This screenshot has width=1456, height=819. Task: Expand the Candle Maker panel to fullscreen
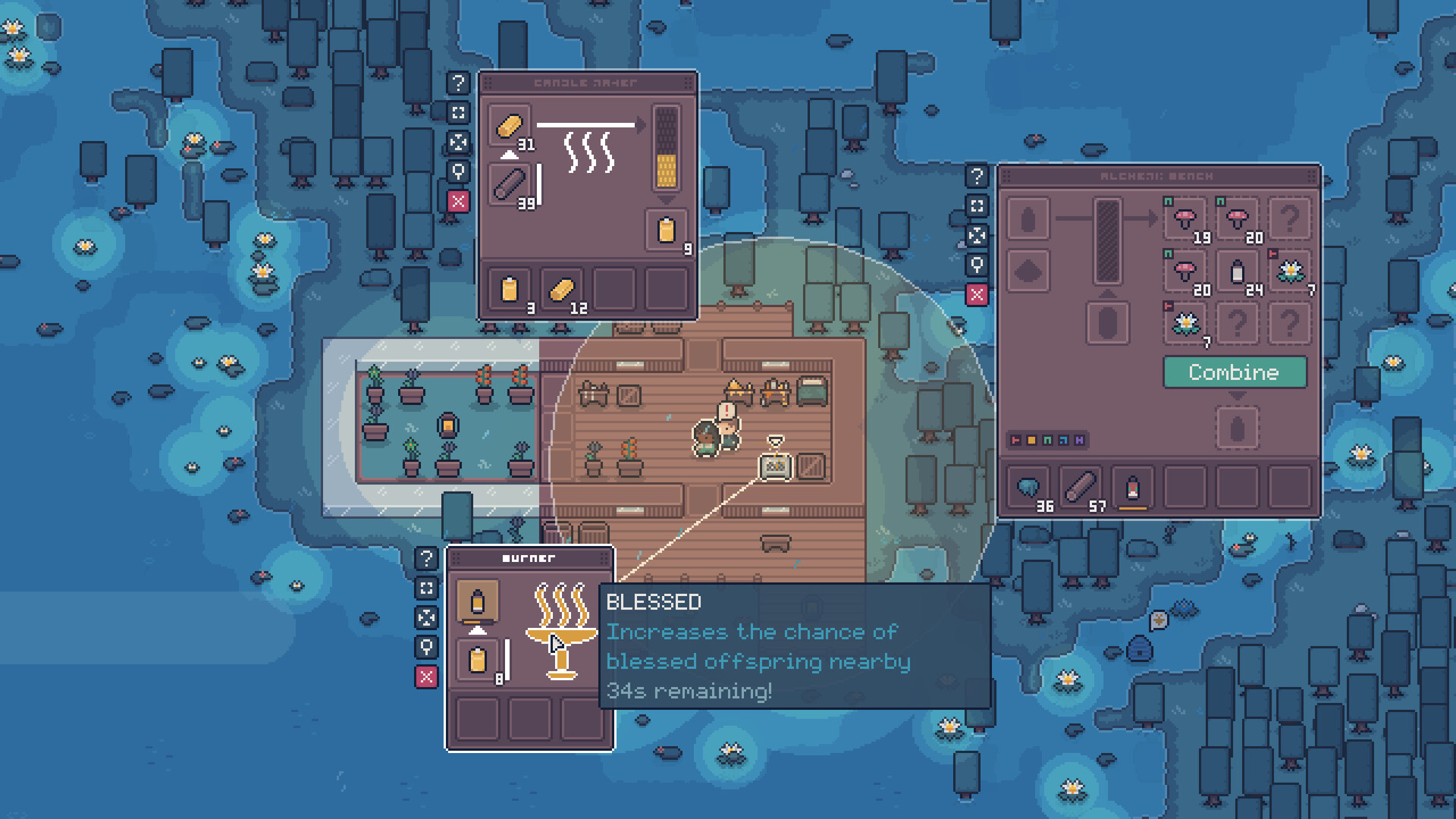(459, 112)
